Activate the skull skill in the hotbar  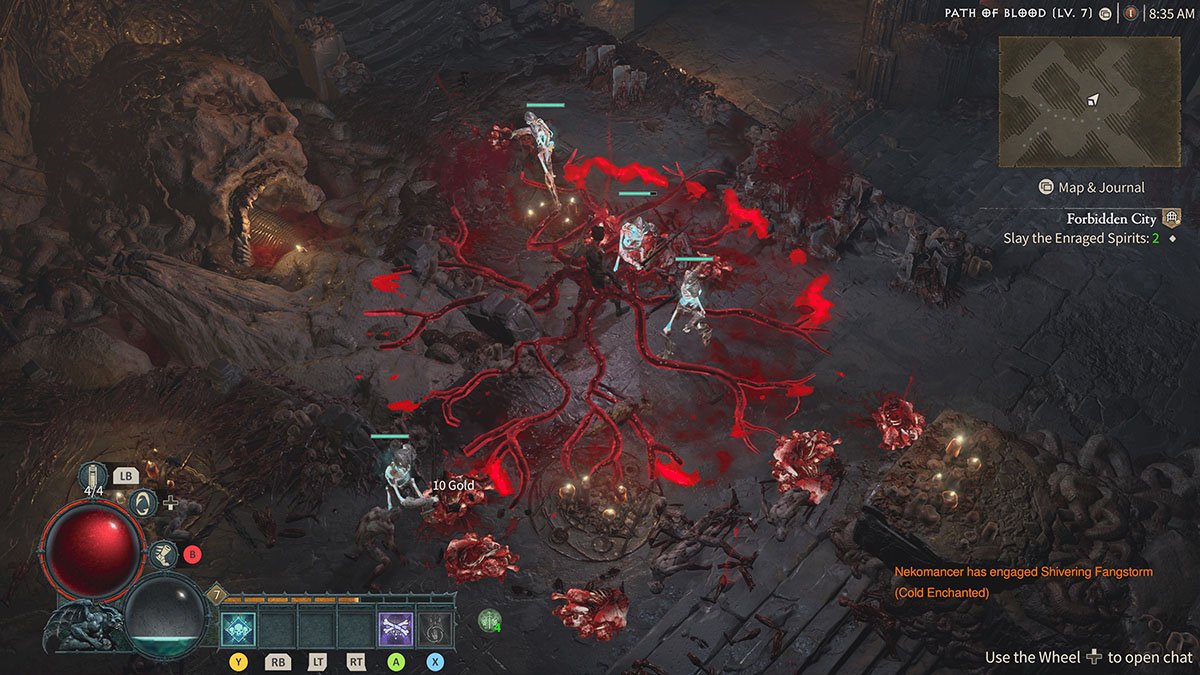tap(240, 629)
